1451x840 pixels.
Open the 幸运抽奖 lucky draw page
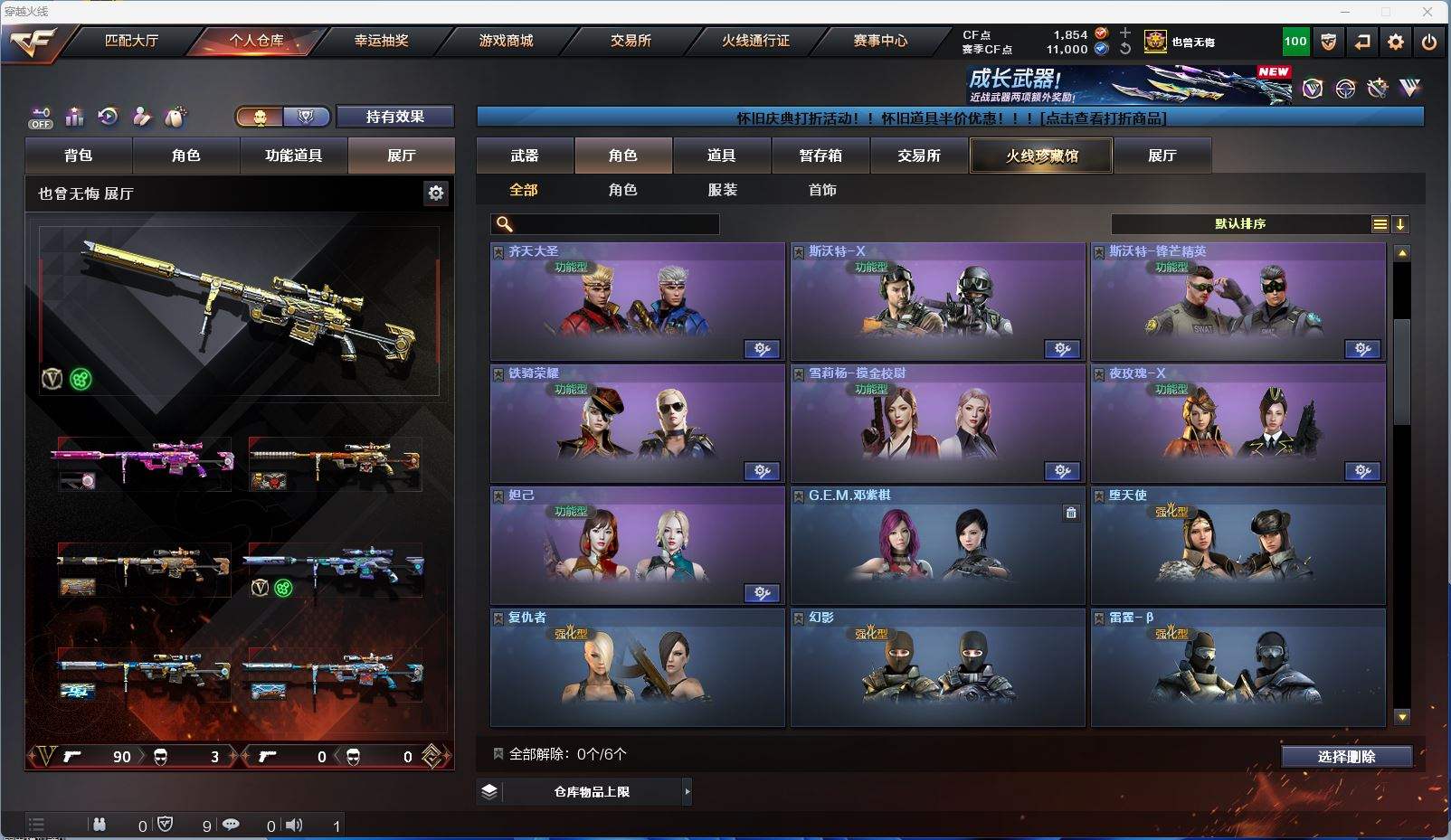point(381,41)
